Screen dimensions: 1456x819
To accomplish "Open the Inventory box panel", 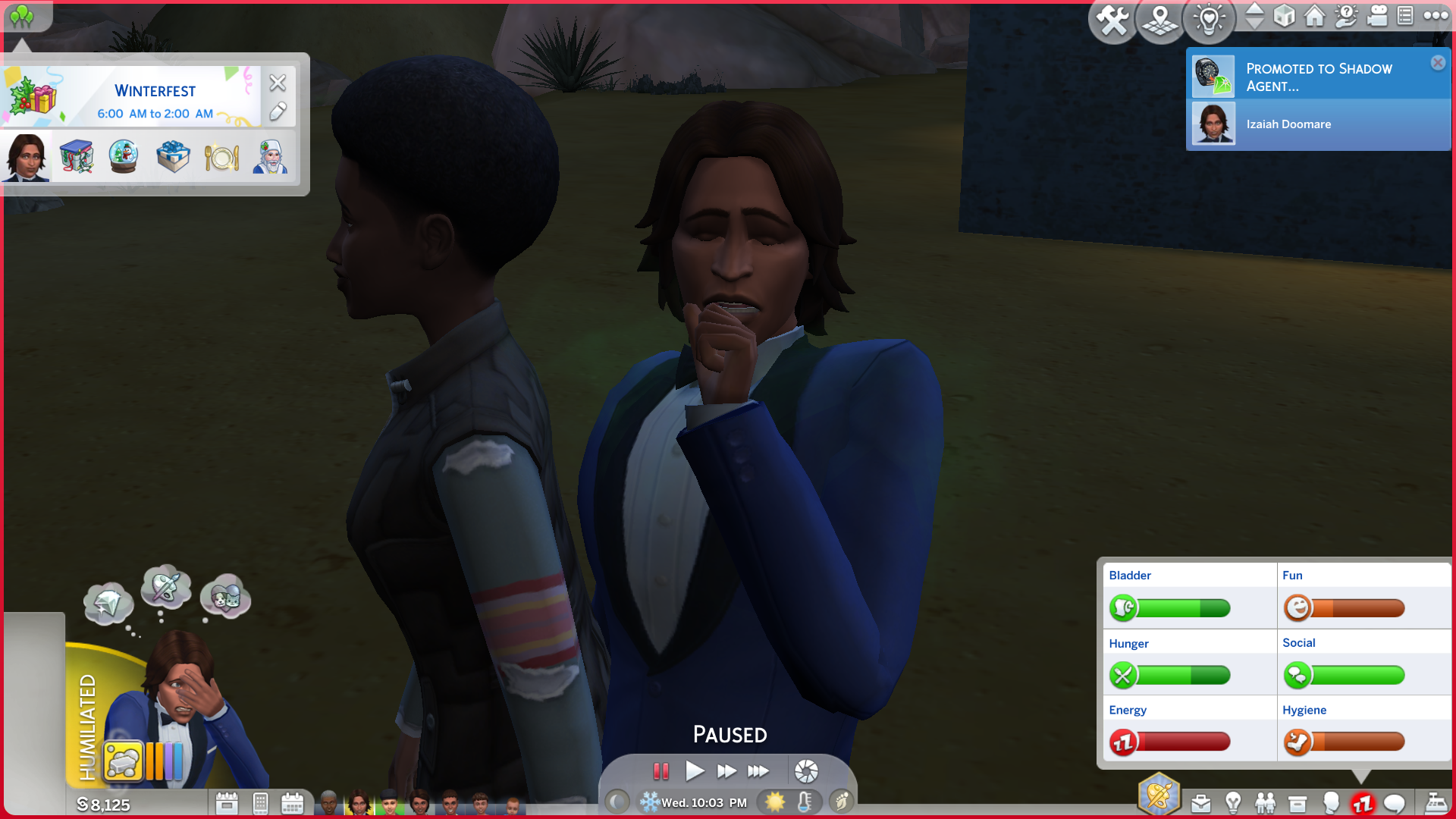I will click(x=1298, y=803).
